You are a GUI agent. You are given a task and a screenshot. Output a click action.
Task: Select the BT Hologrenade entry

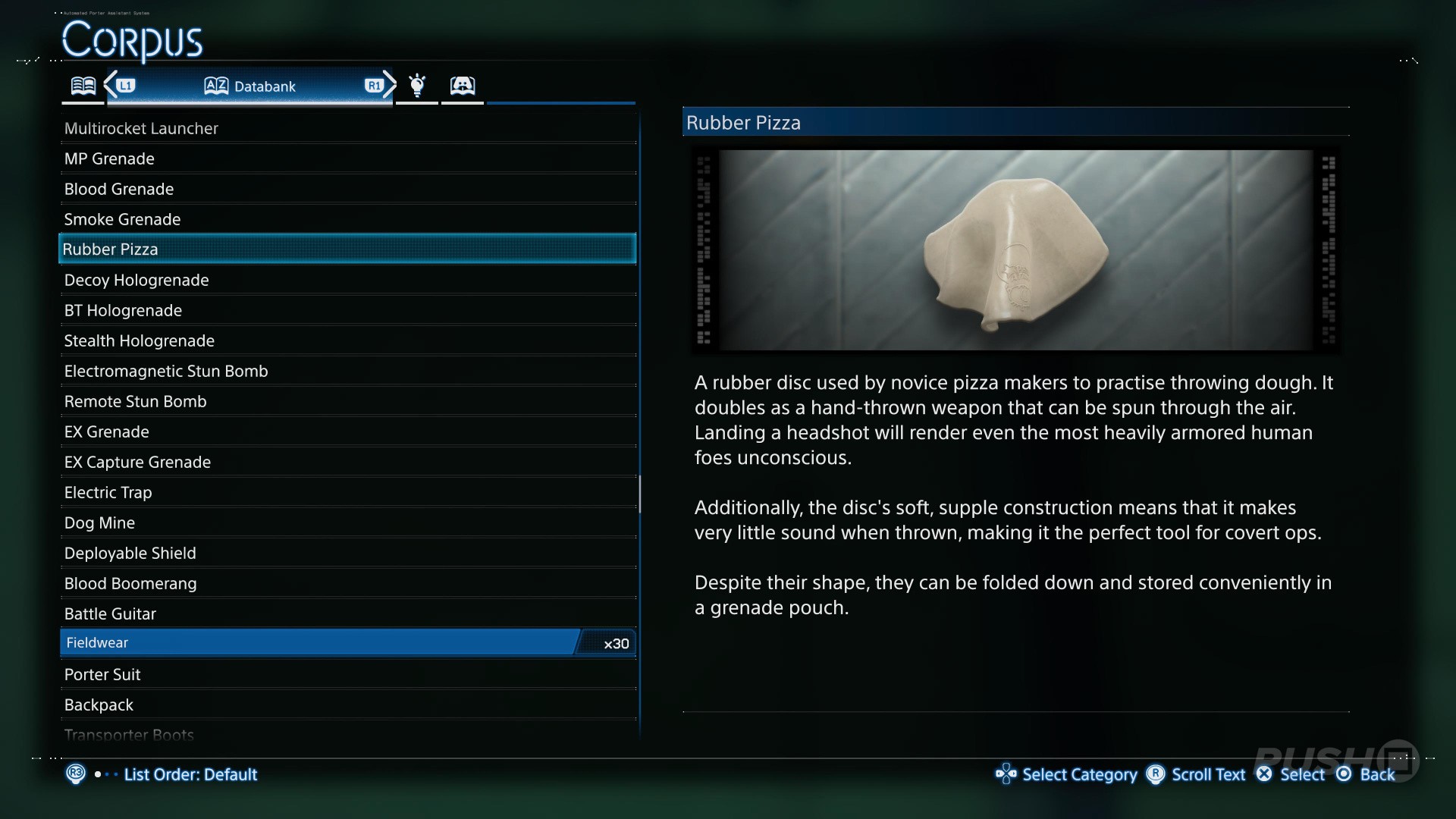tap(123, 310)
